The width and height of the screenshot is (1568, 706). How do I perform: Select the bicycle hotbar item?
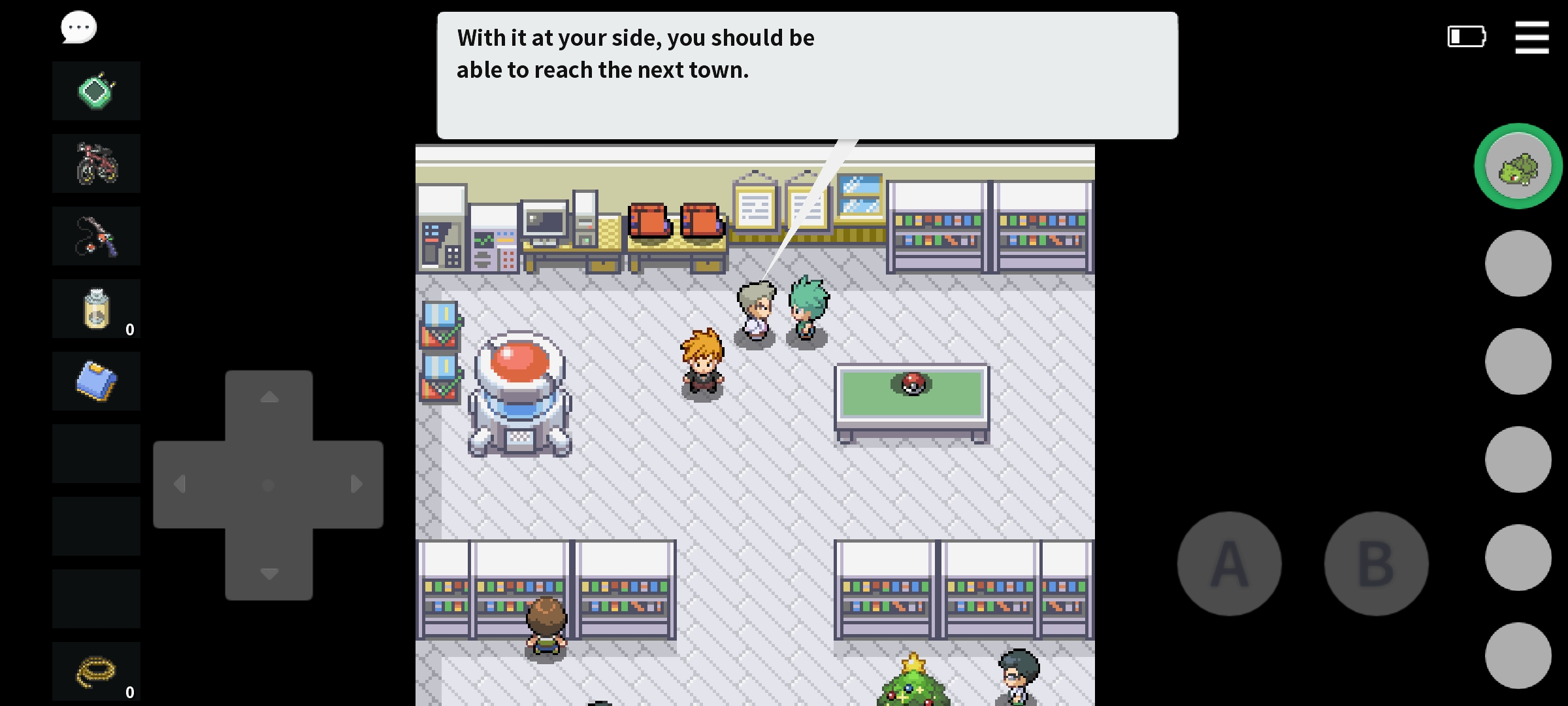(x=96, y=163)
